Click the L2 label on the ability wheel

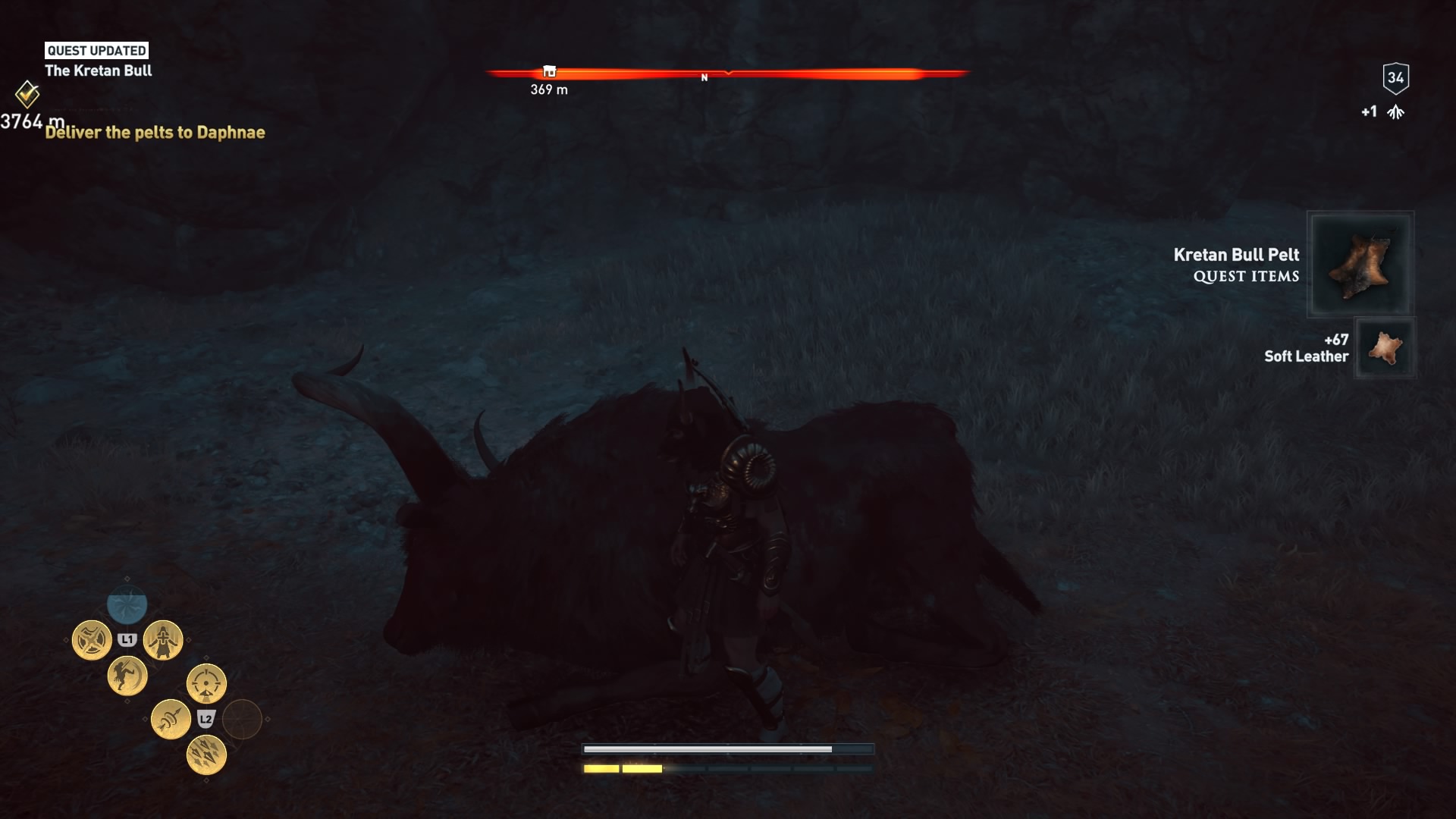click(206, 719)
